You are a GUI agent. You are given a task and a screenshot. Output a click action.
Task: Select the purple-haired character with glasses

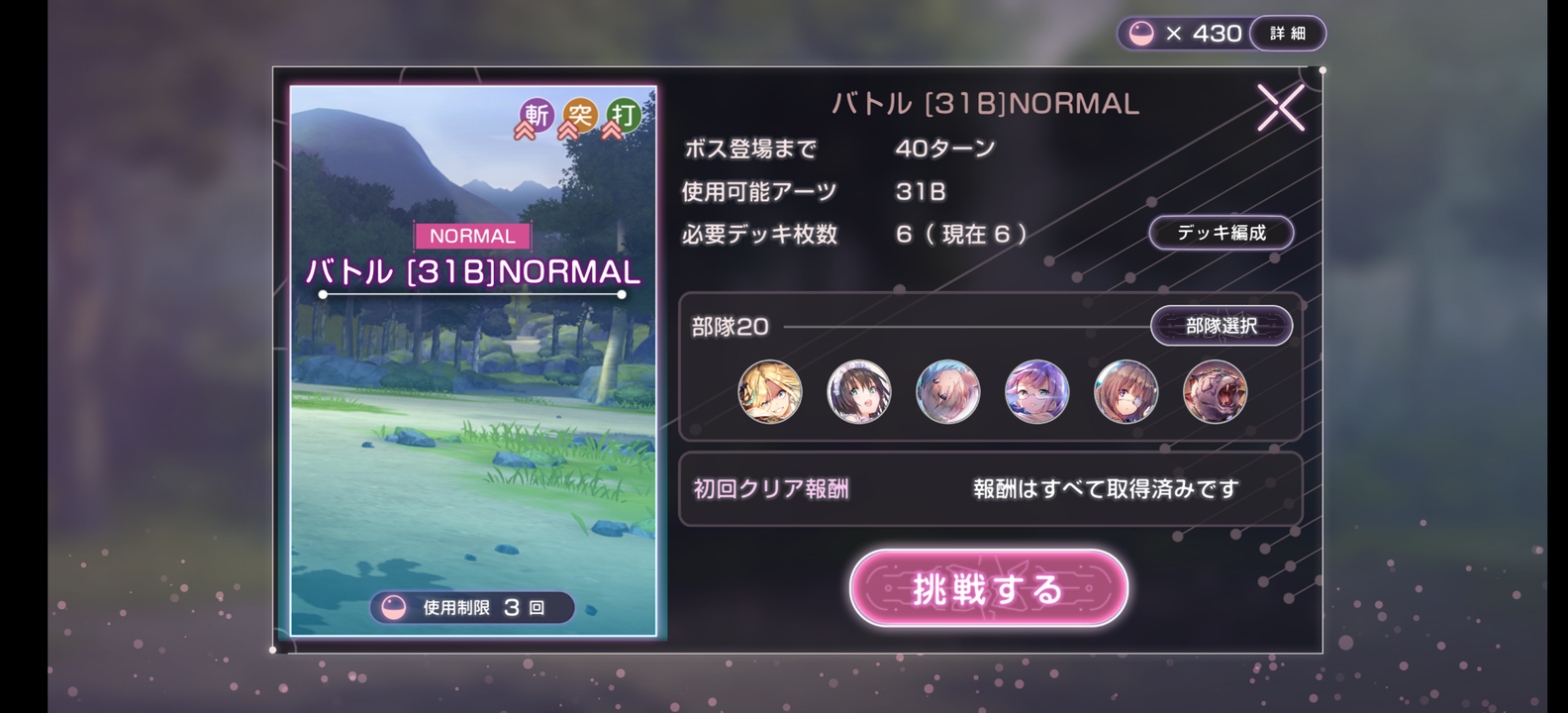[1036, 391]
